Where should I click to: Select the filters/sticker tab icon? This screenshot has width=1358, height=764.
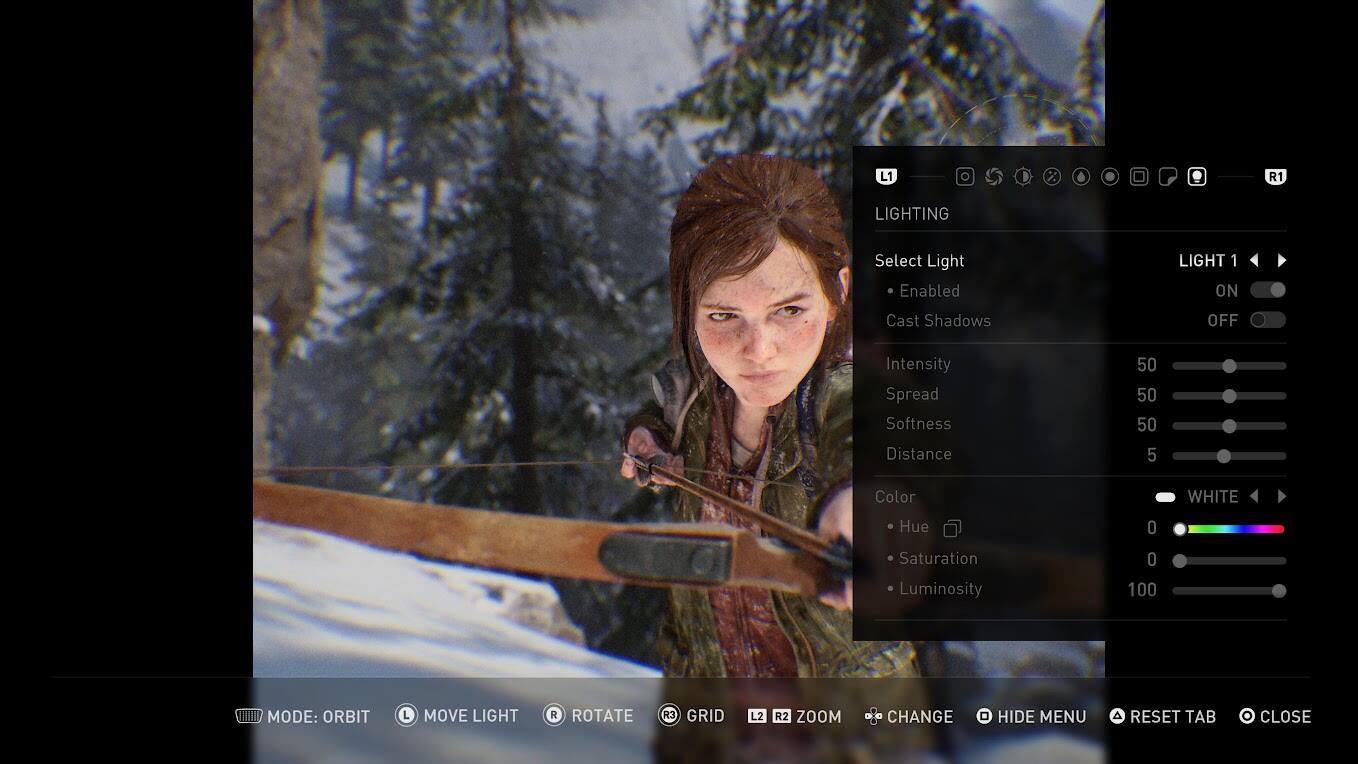click(1168, 176)
